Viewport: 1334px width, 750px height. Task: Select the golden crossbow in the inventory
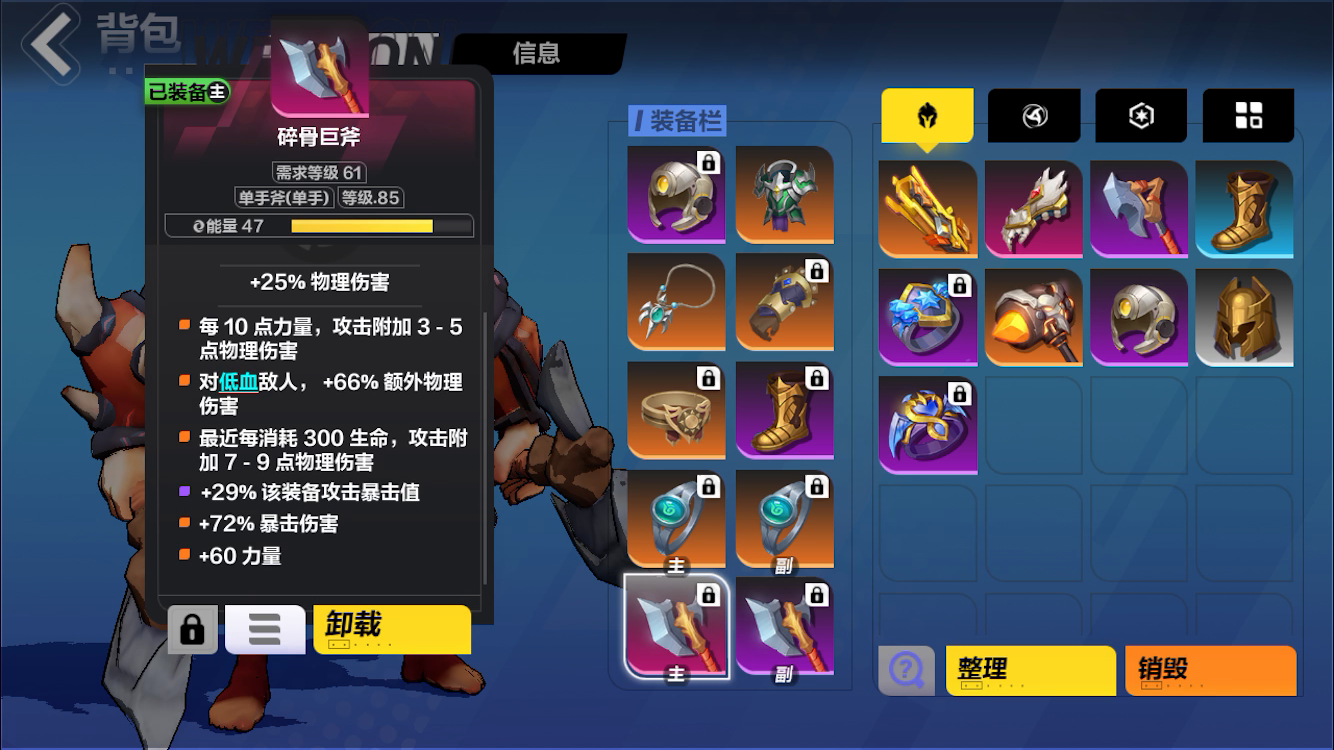coord(928,209)
